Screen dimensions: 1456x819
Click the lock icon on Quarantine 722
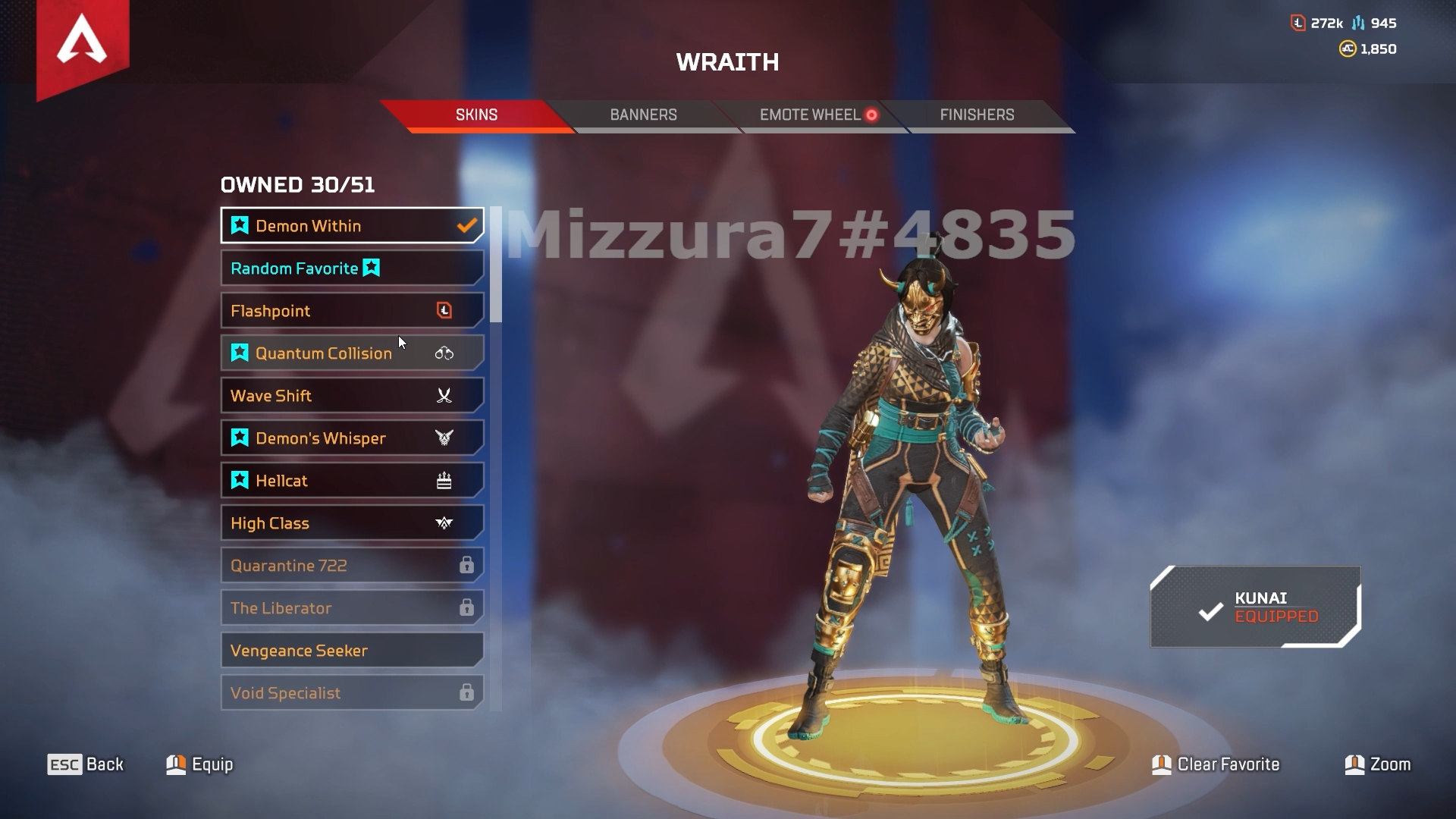coord(467,565)
